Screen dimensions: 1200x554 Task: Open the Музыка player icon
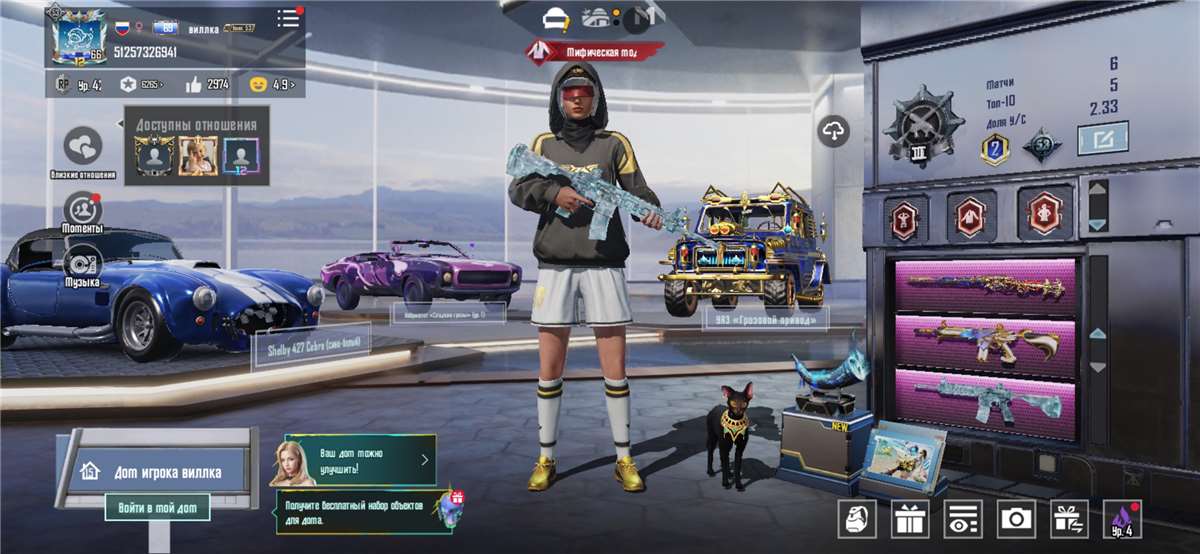83,264
